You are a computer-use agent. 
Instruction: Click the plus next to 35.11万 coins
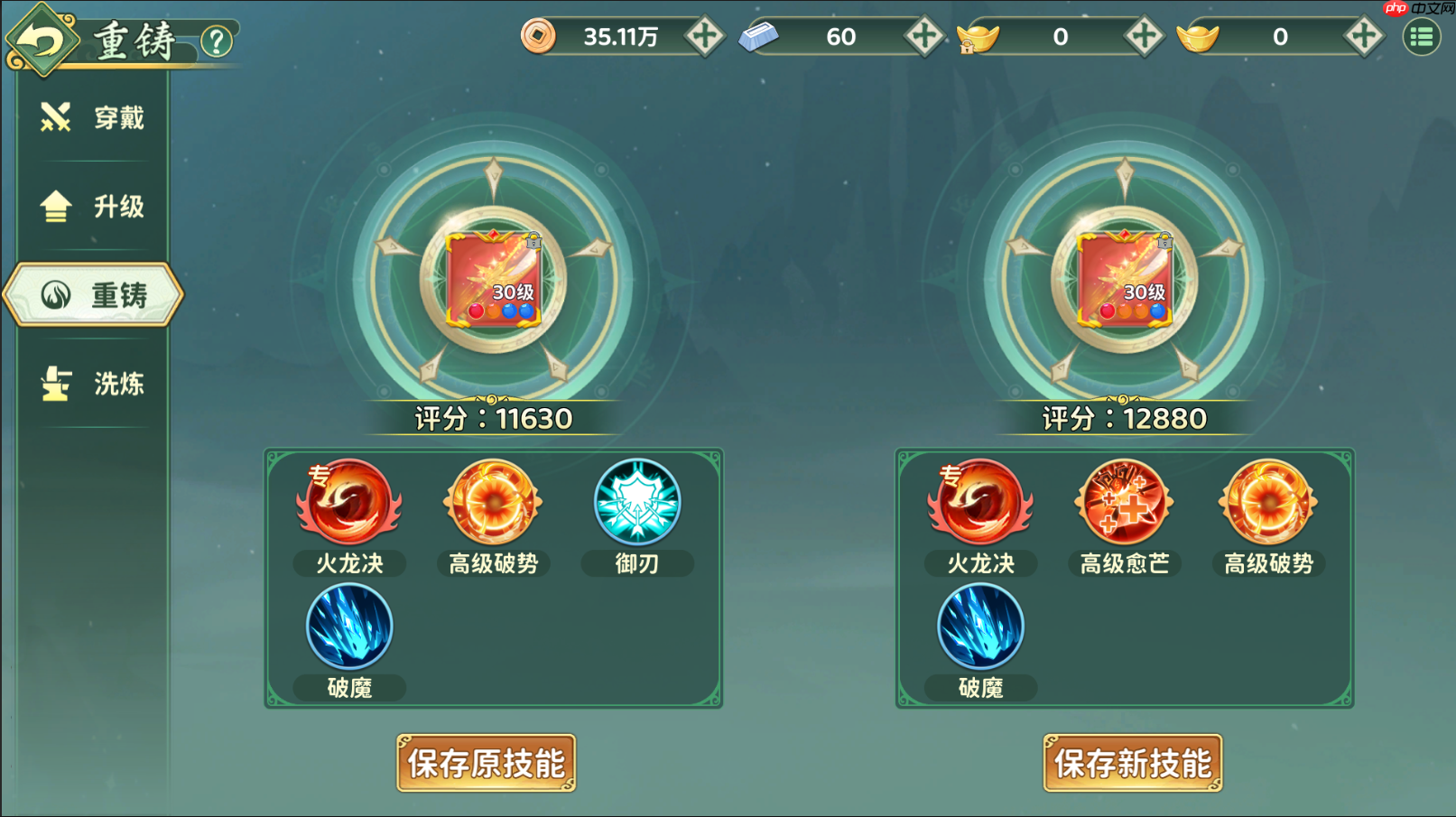pos(704,36)
